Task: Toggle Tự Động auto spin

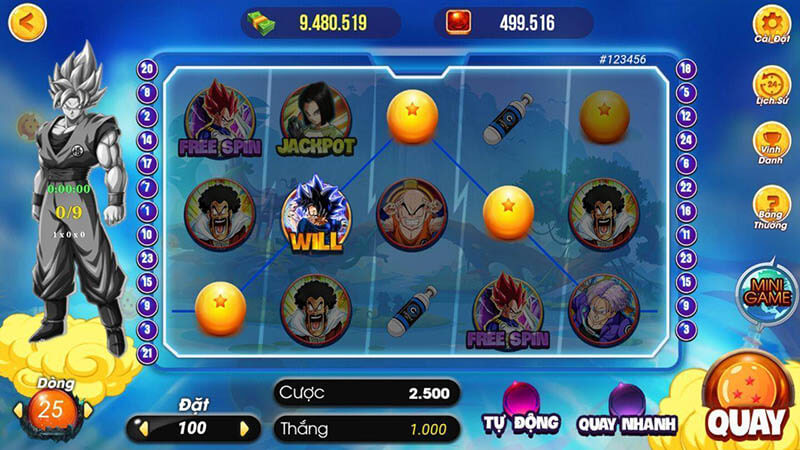Action: (520, 410)
